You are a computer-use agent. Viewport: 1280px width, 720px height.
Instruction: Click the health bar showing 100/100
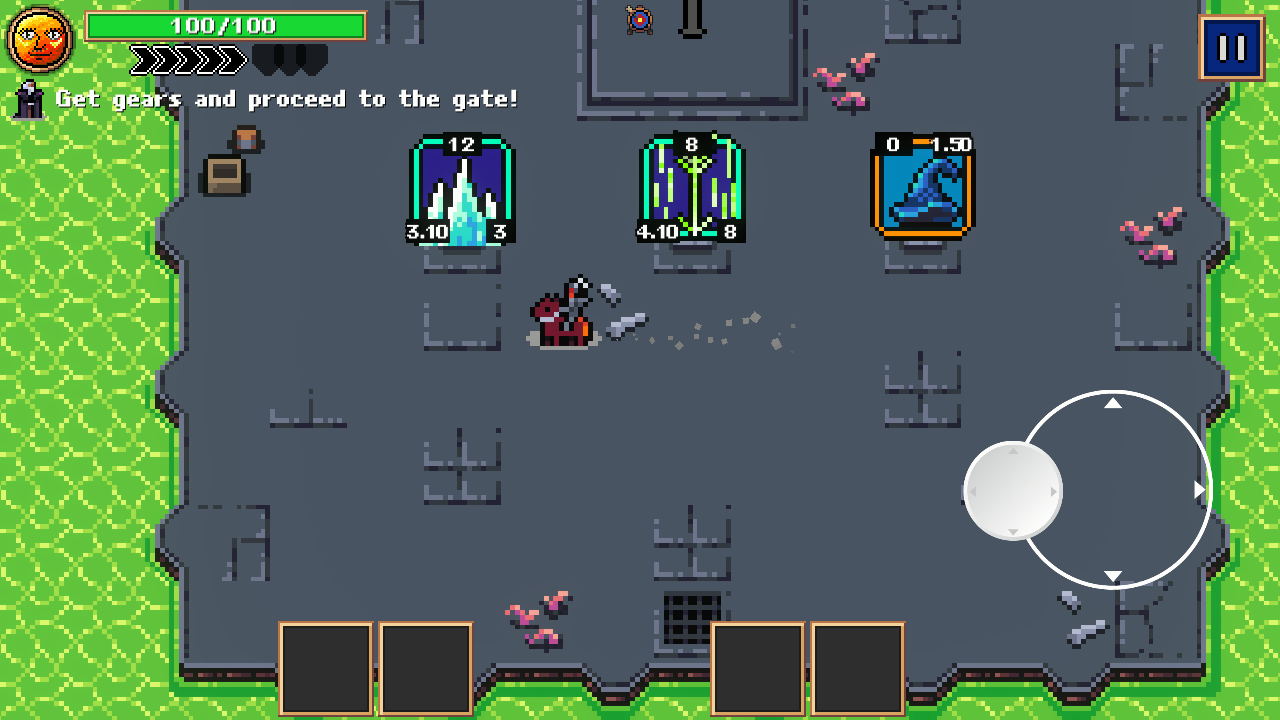[227, 26]
